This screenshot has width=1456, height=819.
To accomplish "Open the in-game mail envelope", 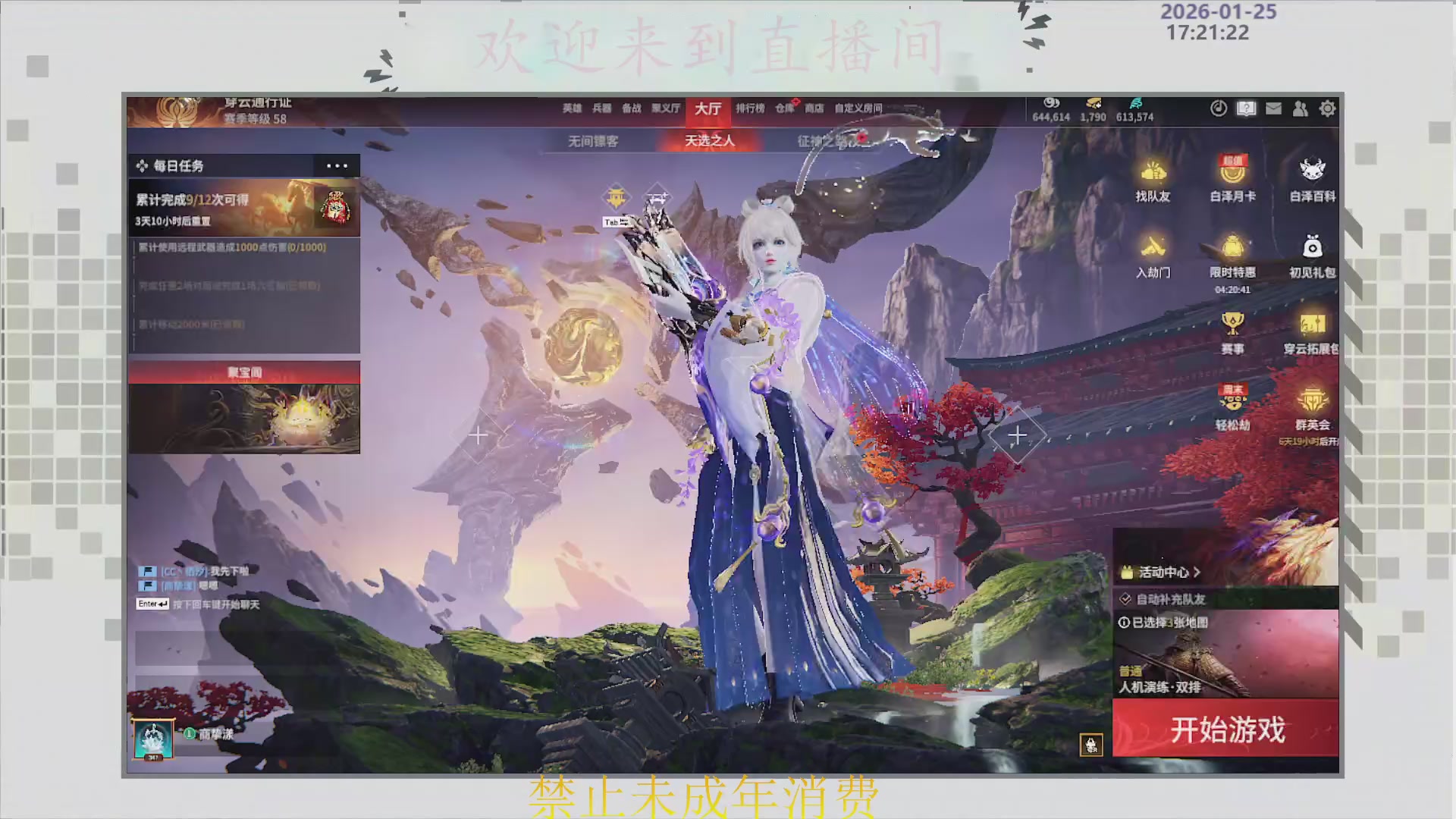I will (x=1272, y=108).
